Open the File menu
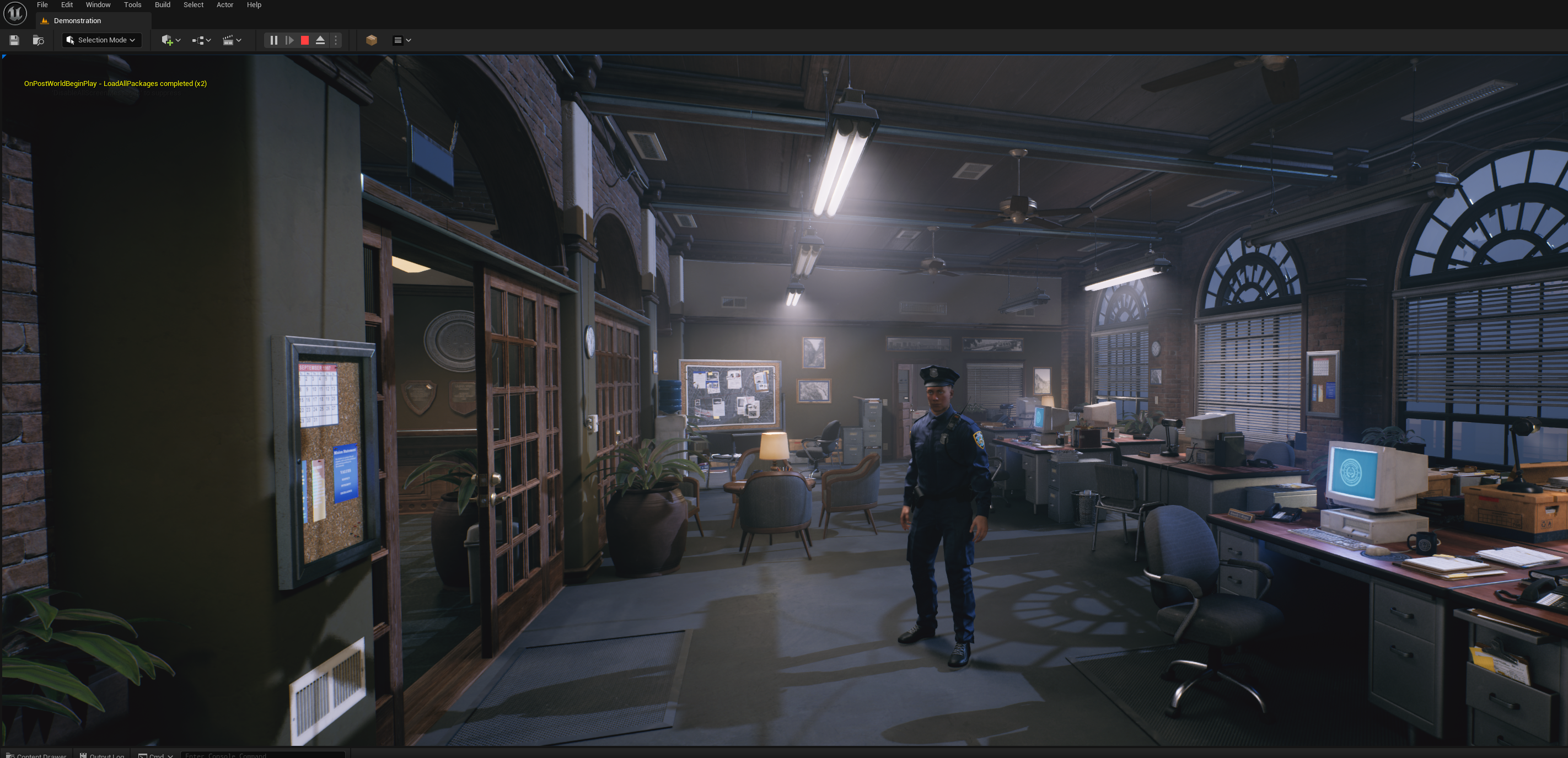The image size is (1568, 758). (x=42, y=5)
